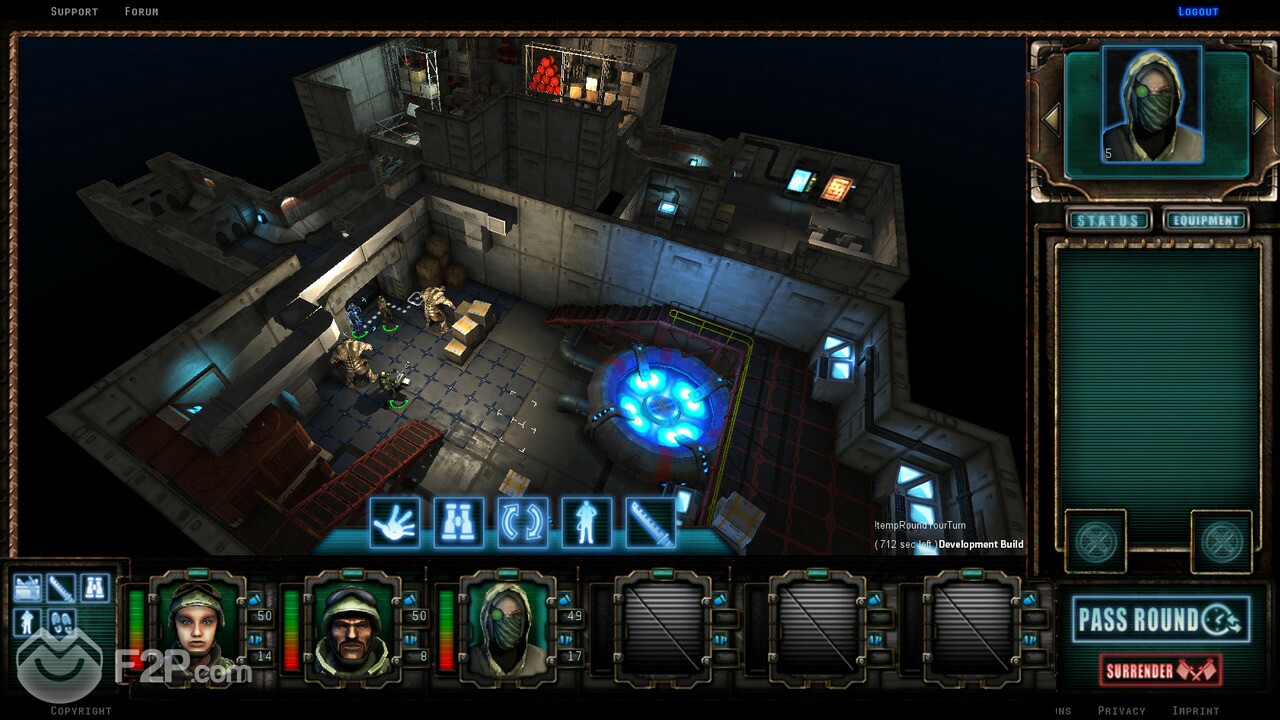Pass the current round
Viewport: 1280px width, 720px height.
point(1160,620)
